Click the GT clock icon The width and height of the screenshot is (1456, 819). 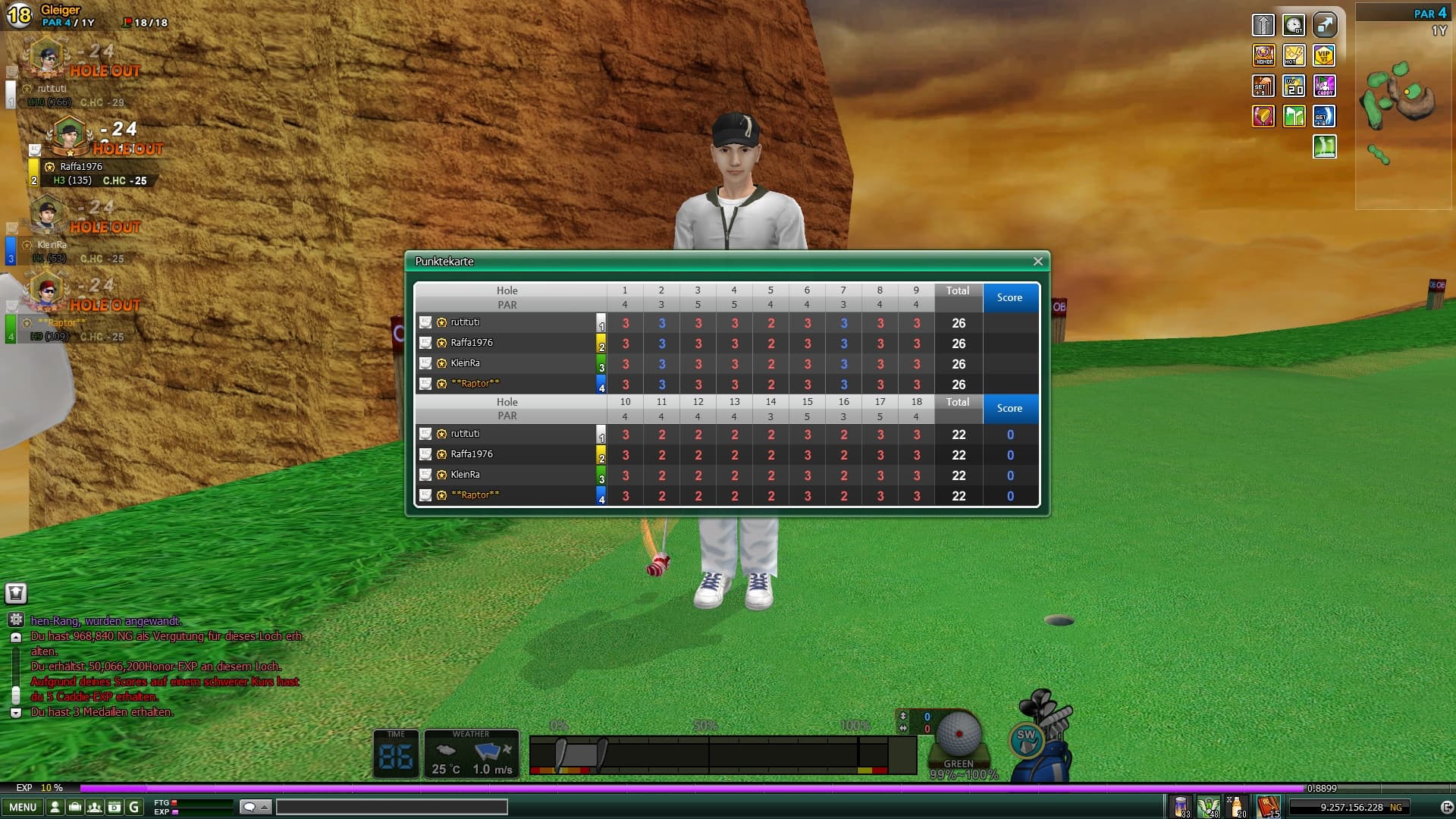click(1294, 25)
